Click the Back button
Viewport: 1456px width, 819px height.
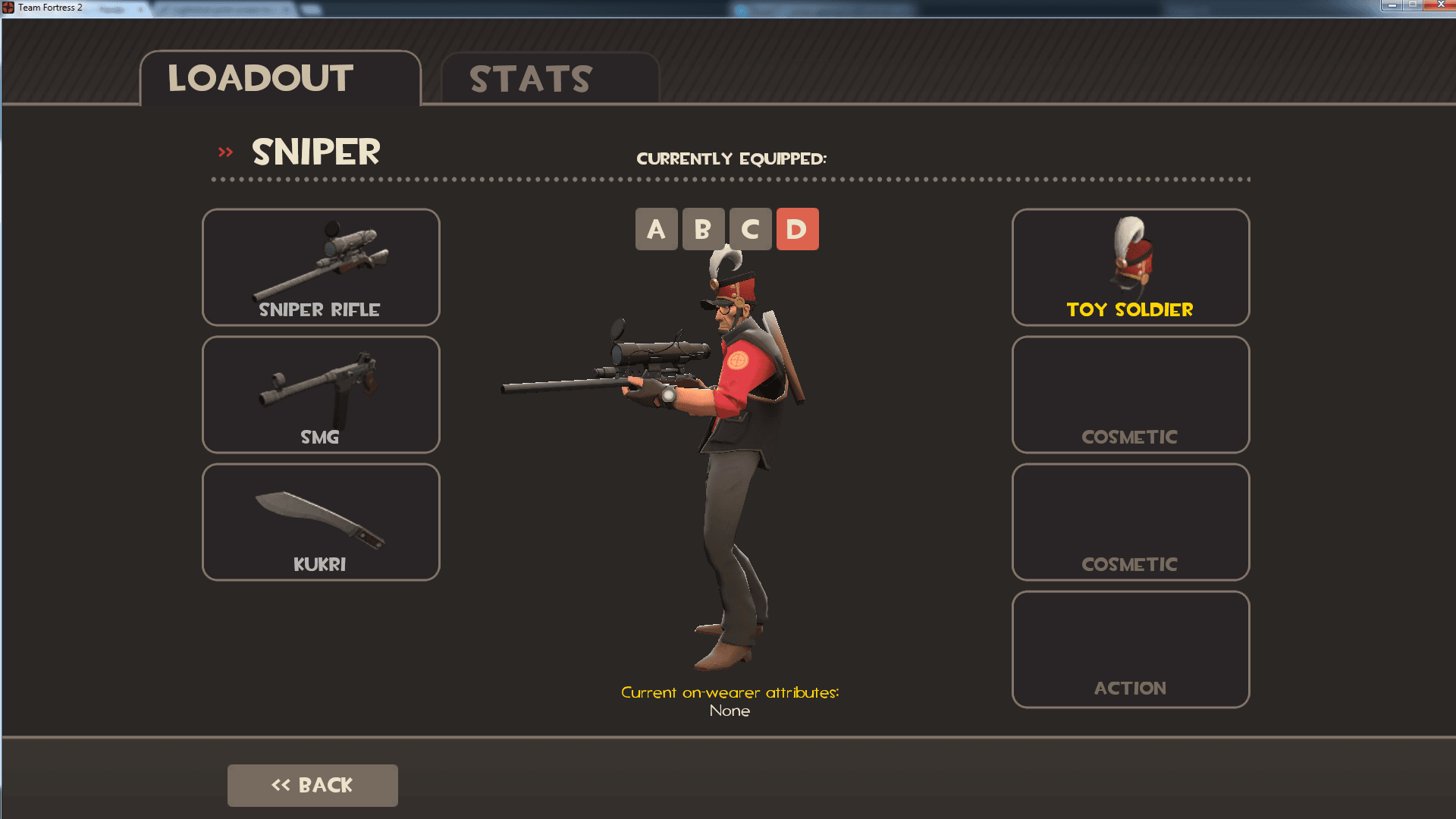click(x=312, y=785)
